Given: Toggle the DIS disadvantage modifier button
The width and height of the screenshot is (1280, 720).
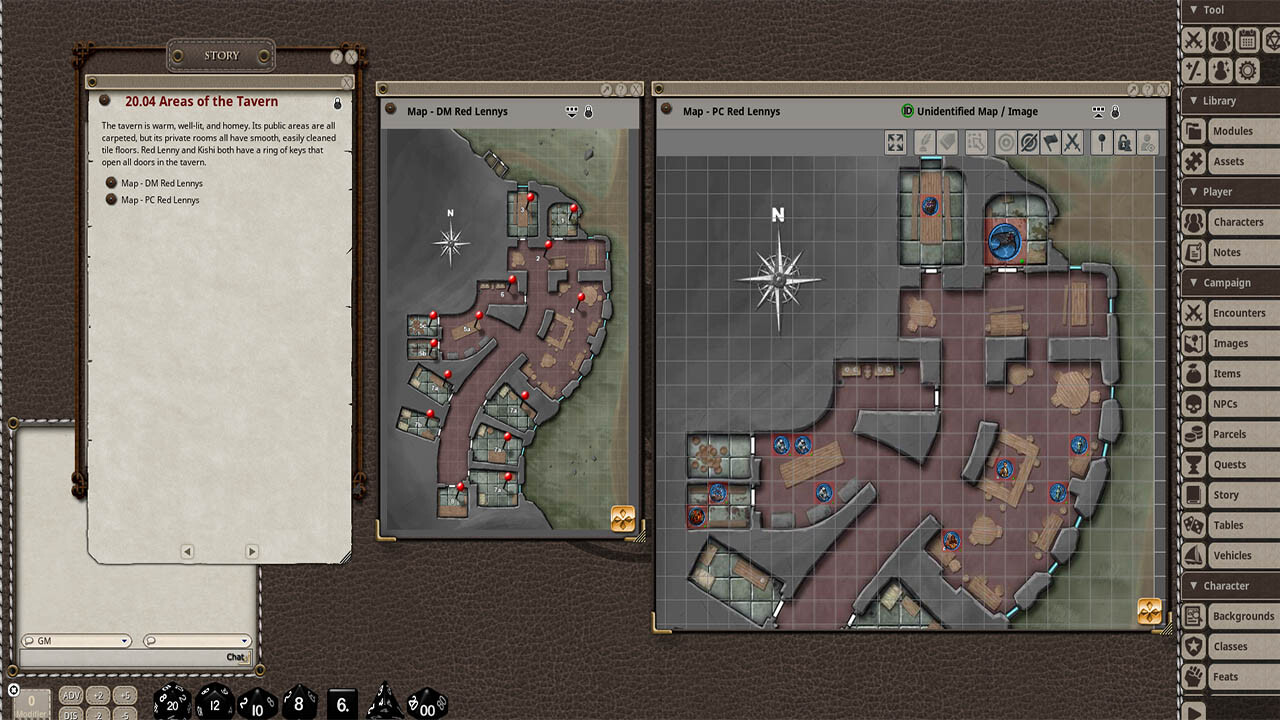Looking at the screenshot, I should point(70,713).
